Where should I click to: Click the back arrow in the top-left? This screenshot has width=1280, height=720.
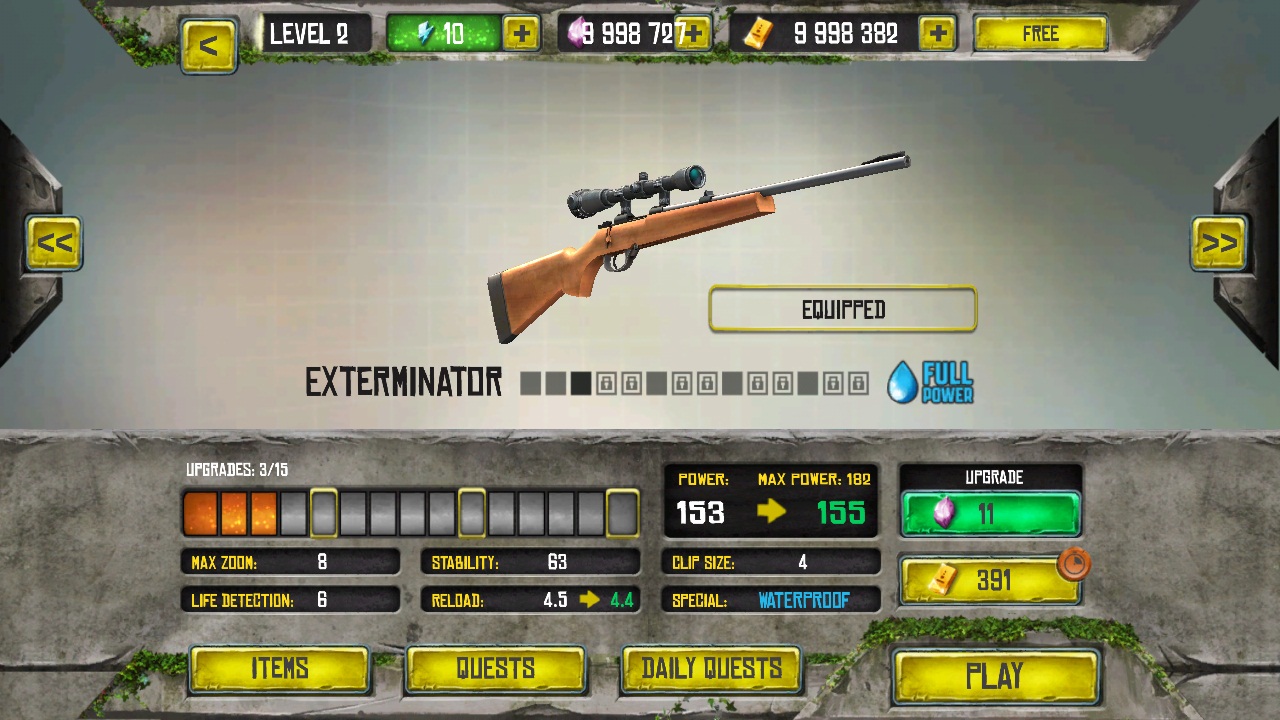209,45
